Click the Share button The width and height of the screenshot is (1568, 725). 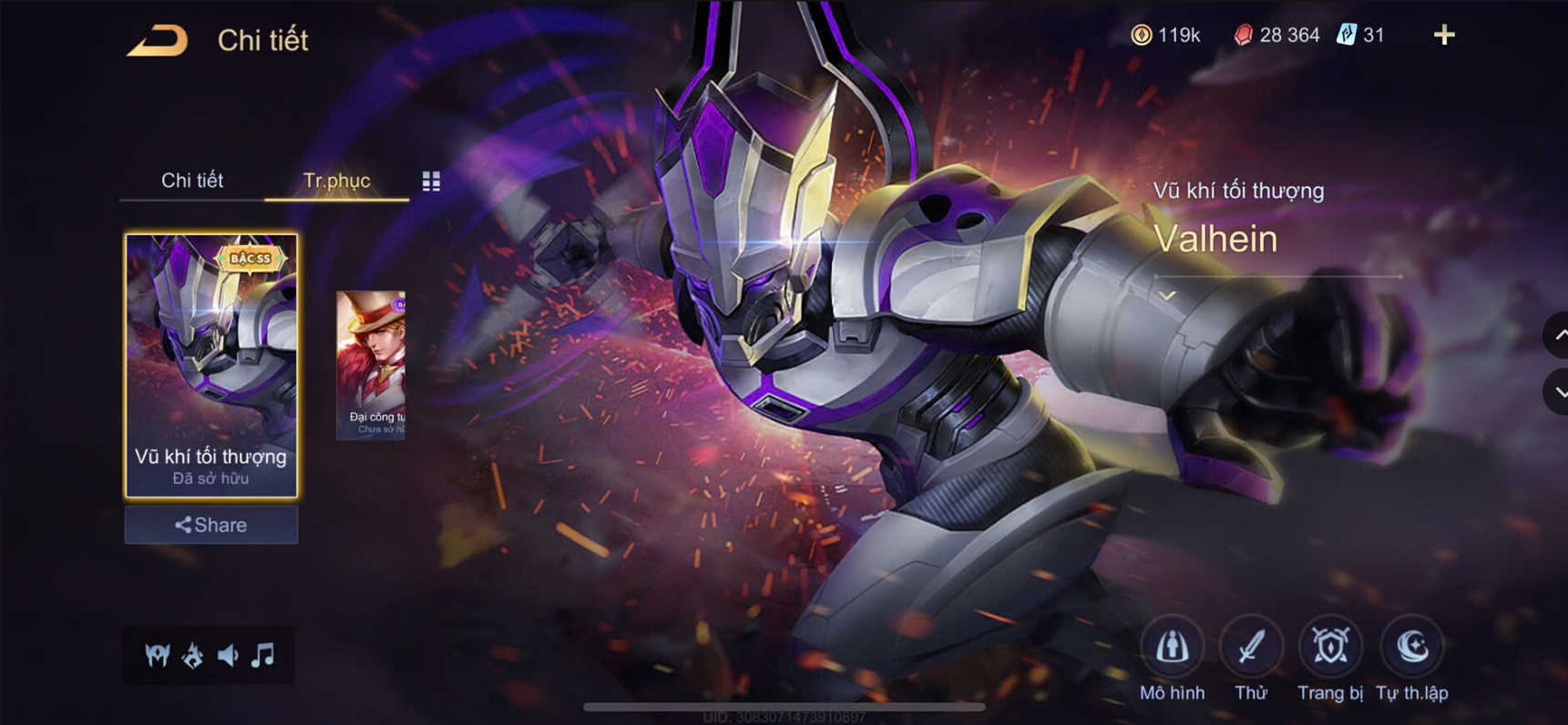click(x=210, y=525)
